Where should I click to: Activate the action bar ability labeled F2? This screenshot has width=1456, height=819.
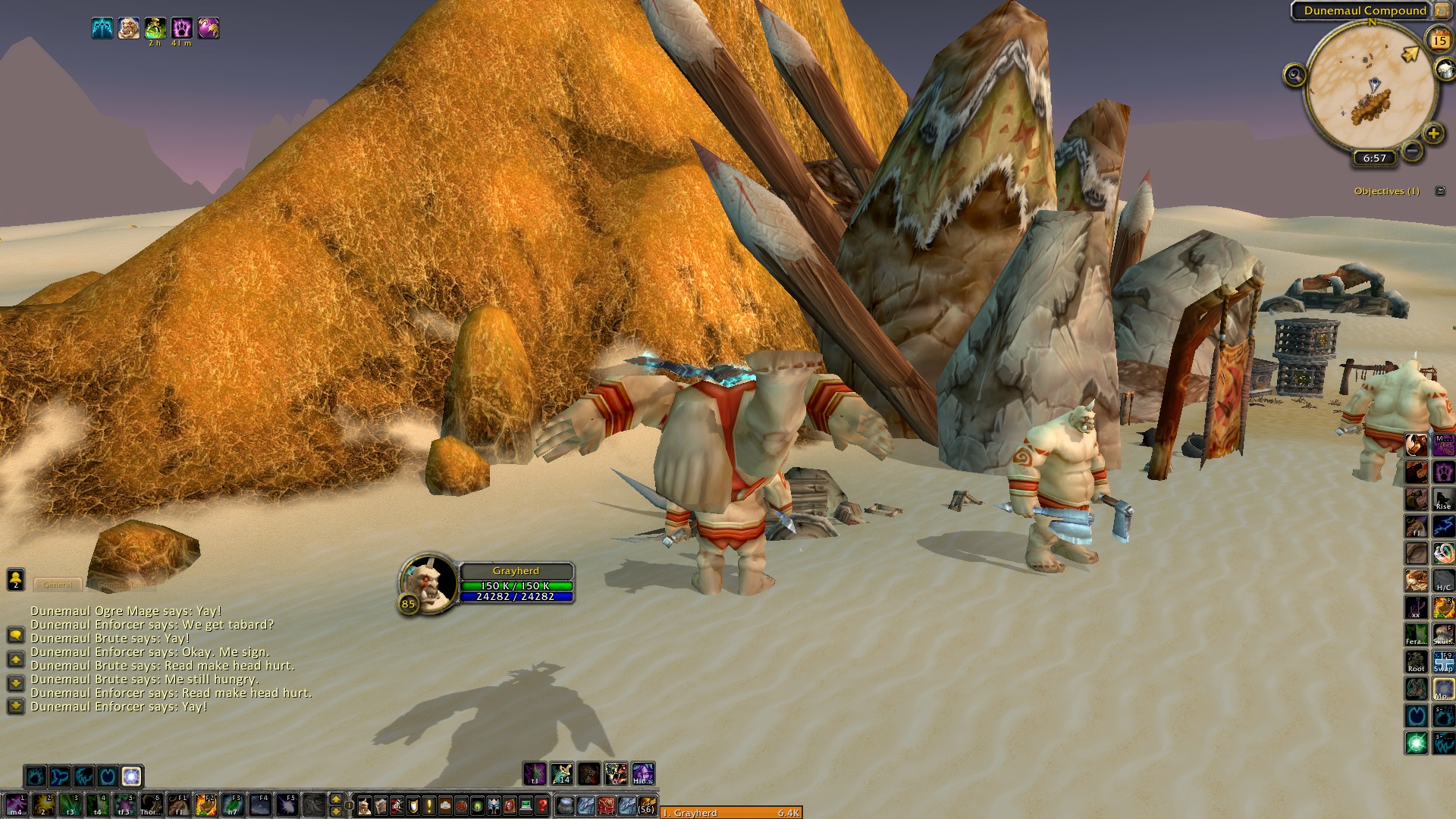pyautogui.click(x=206, y=804)
